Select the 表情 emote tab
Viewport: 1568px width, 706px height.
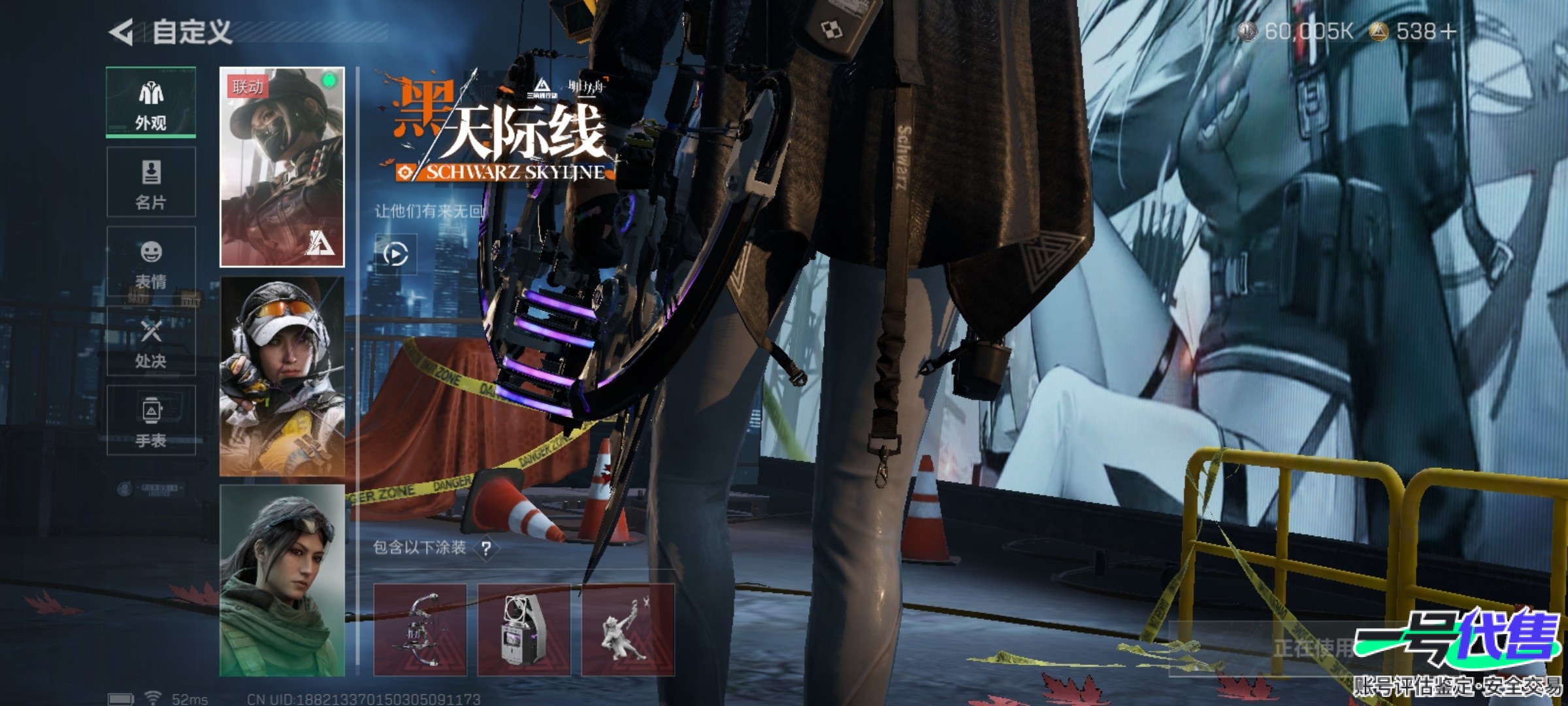(x=151, y=262)
